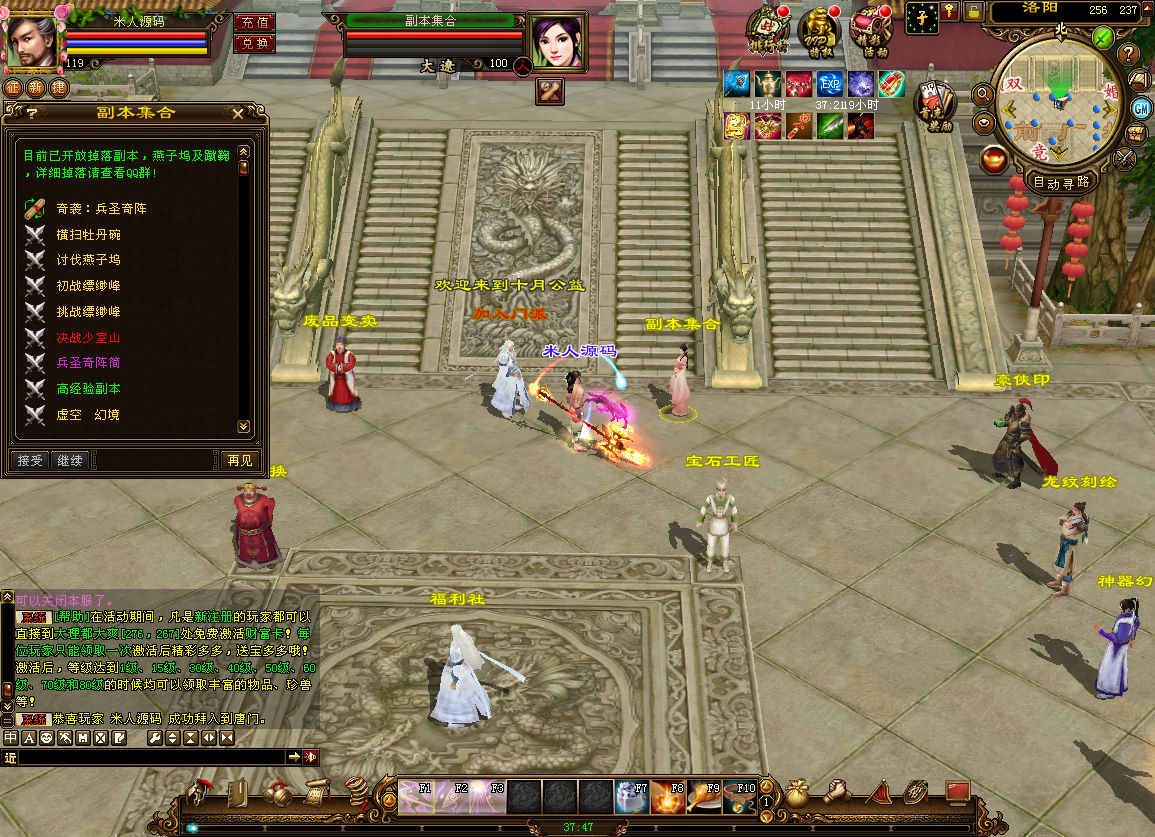Screen dimensions: 1155x837
Task: Open the 精彩活动 events treasure chest
Action: tap(870, 28)
